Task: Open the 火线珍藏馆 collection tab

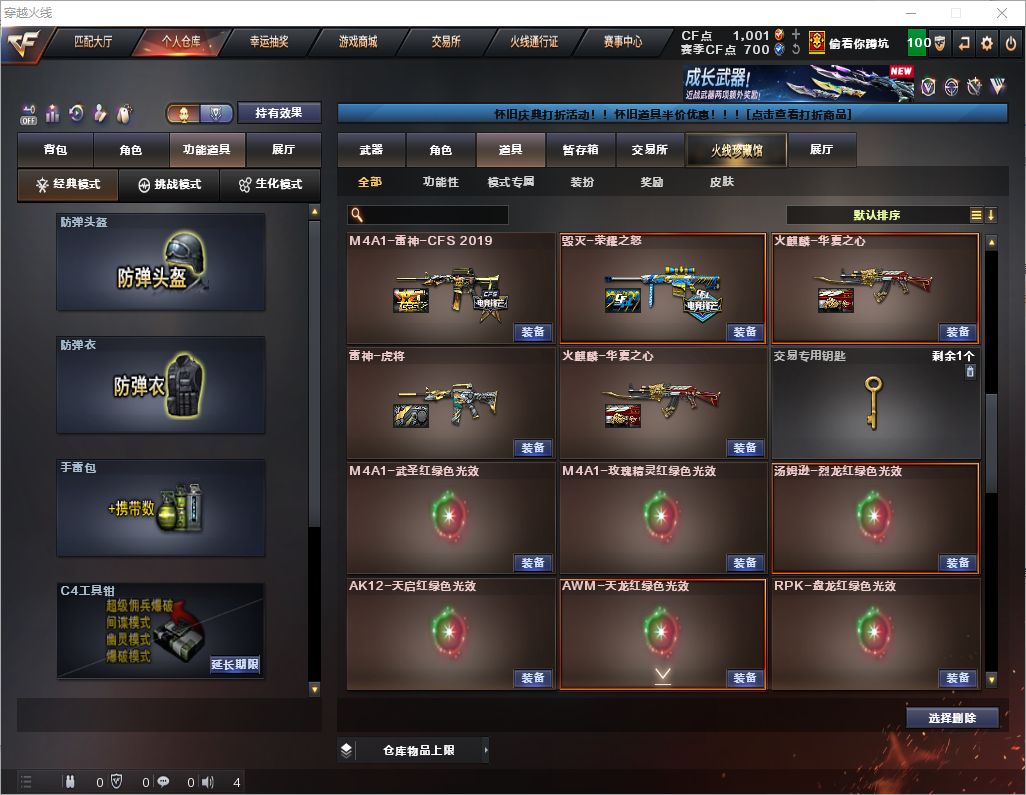Action: coord(736,150)
